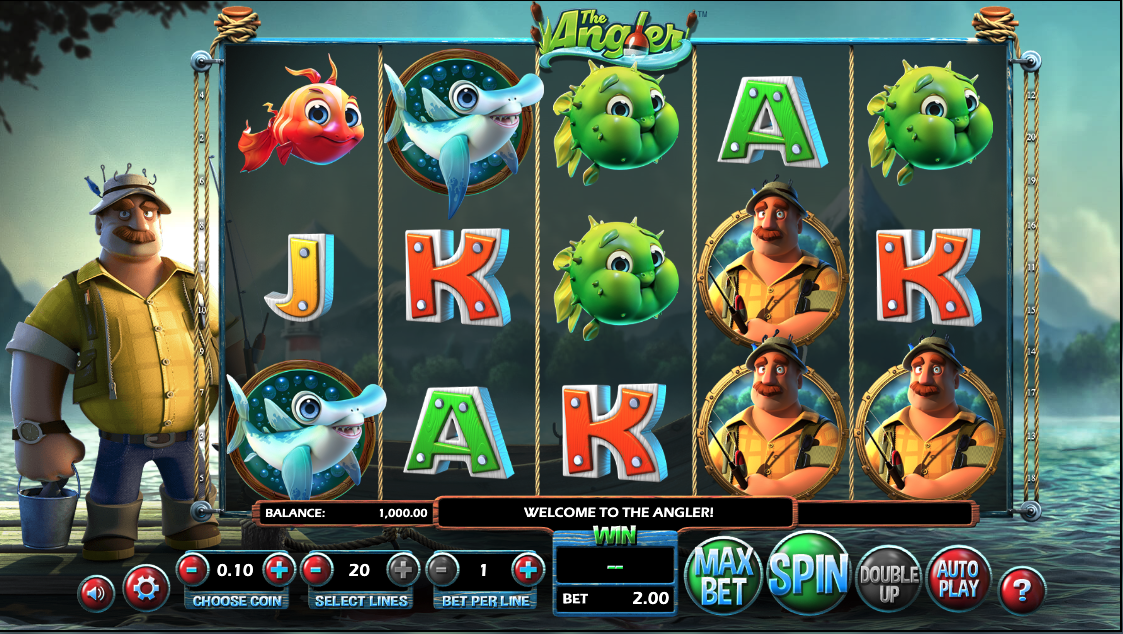Reduce the number of selected lines
1123x634 pixels.
pyautogui.click(x=316, y=570)
